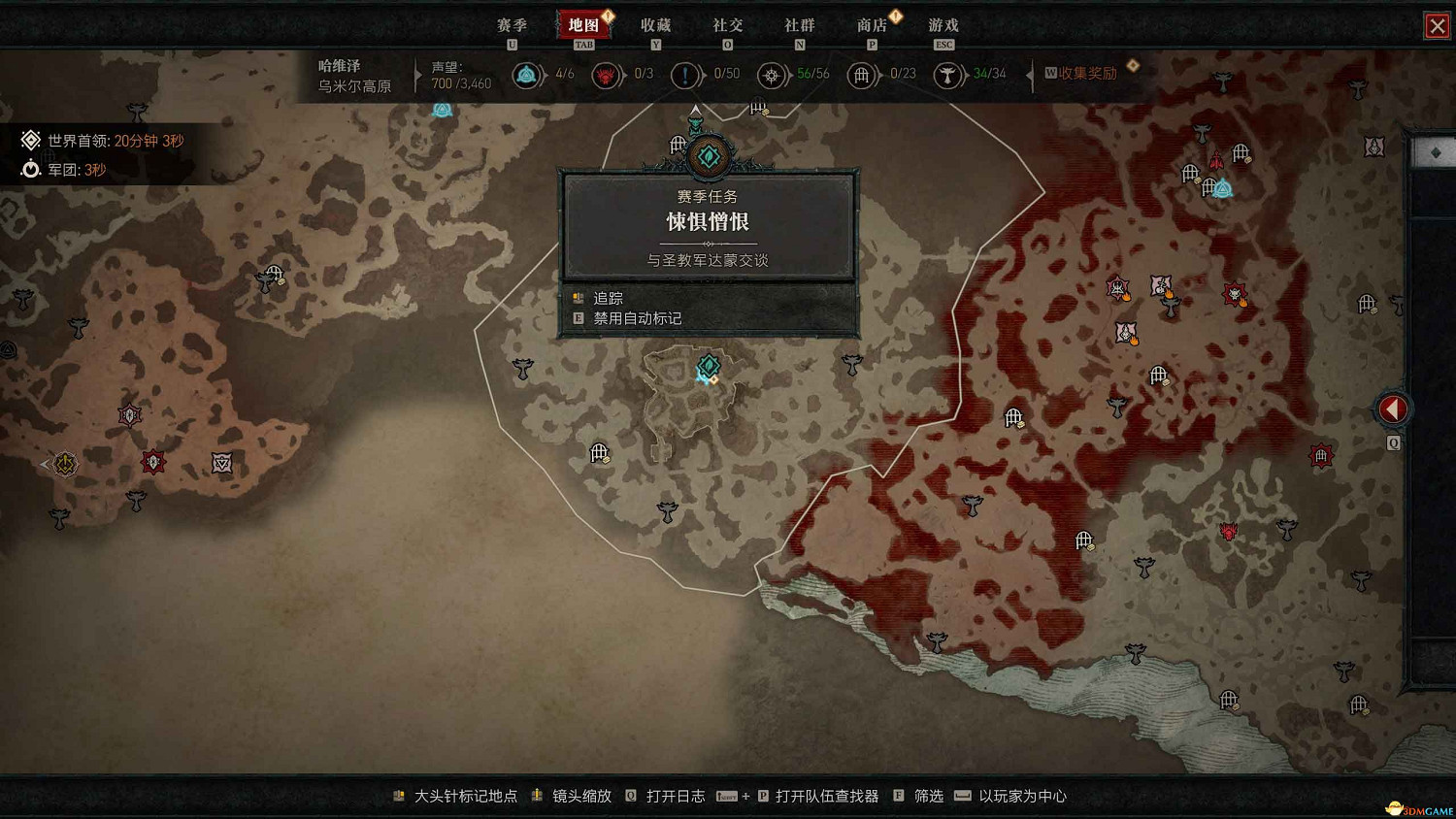Click the side quests icon showing 0/50
This screenshot has width=1456, height=819.
click(x=686, y=74)
